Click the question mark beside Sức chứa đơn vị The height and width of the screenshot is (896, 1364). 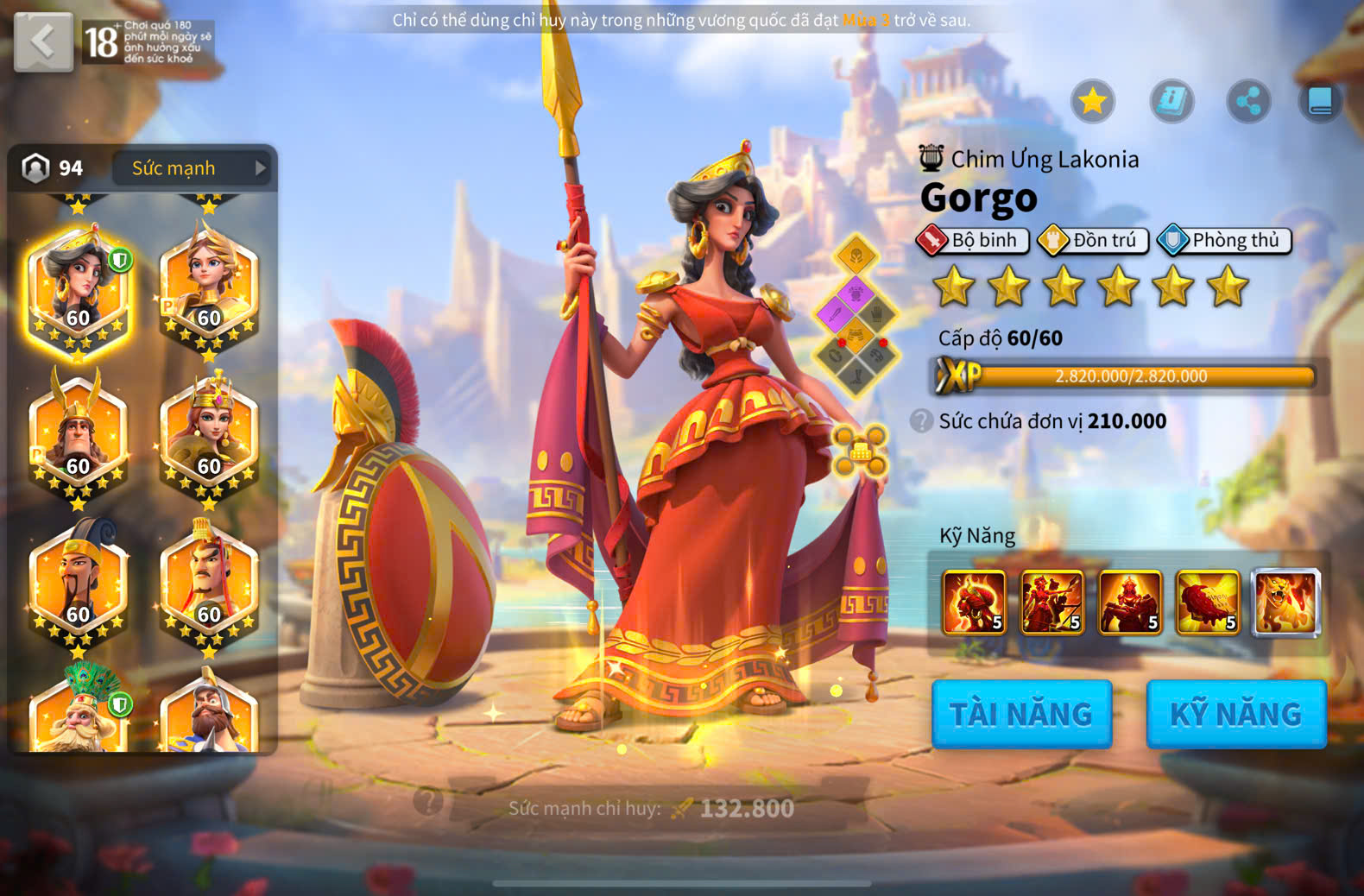(921, 421)
